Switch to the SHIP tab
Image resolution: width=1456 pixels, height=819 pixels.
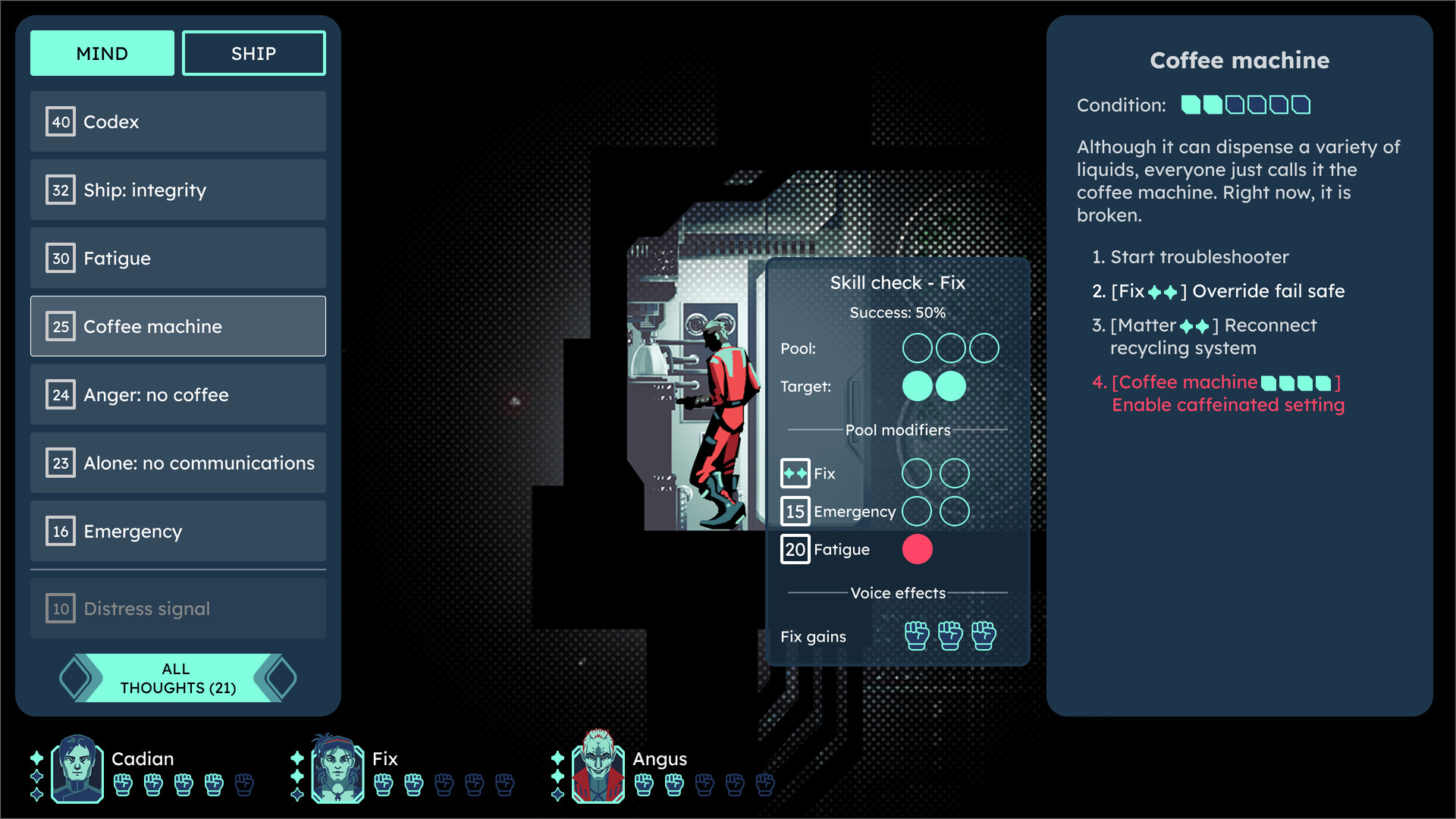point(253,52)
